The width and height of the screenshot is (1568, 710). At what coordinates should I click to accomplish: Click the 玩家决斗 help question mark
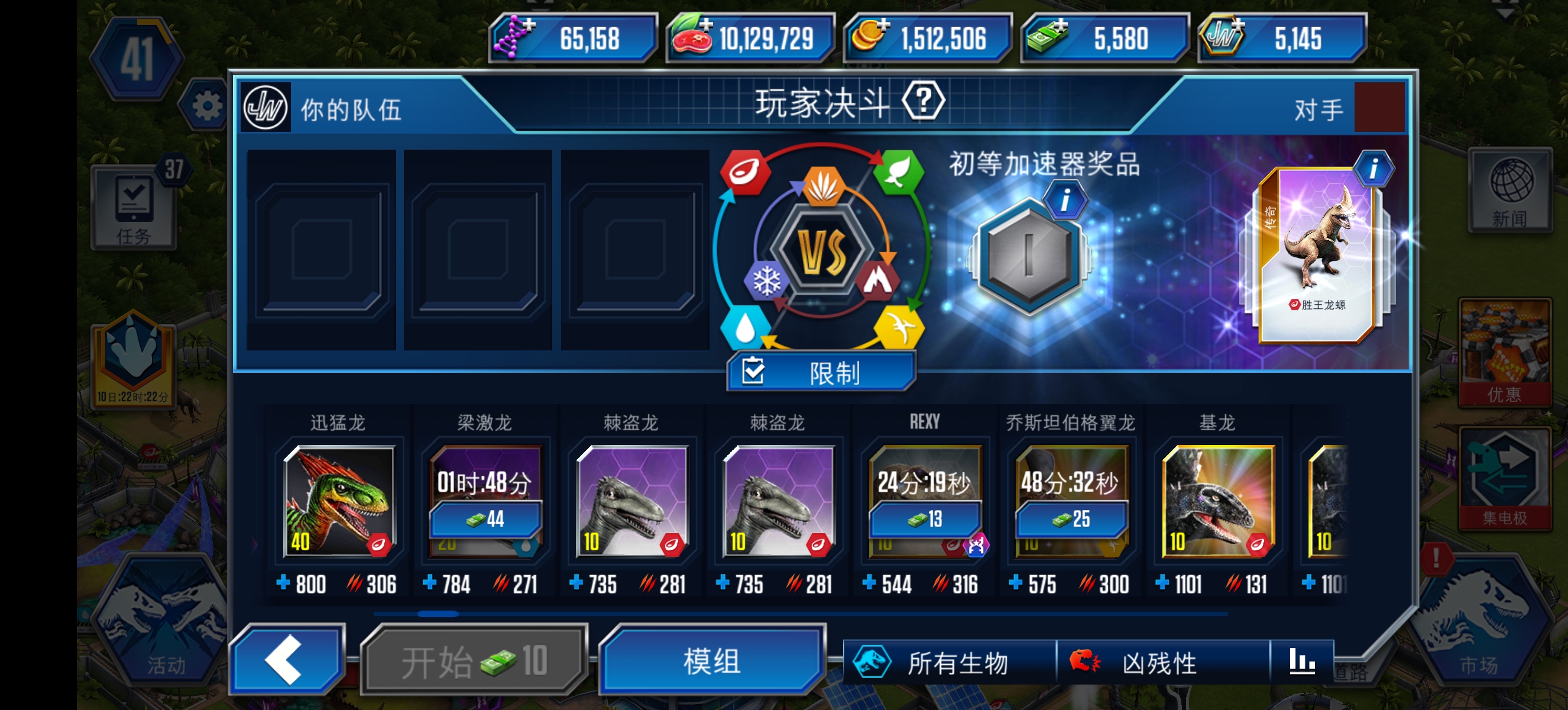point(923,101)
